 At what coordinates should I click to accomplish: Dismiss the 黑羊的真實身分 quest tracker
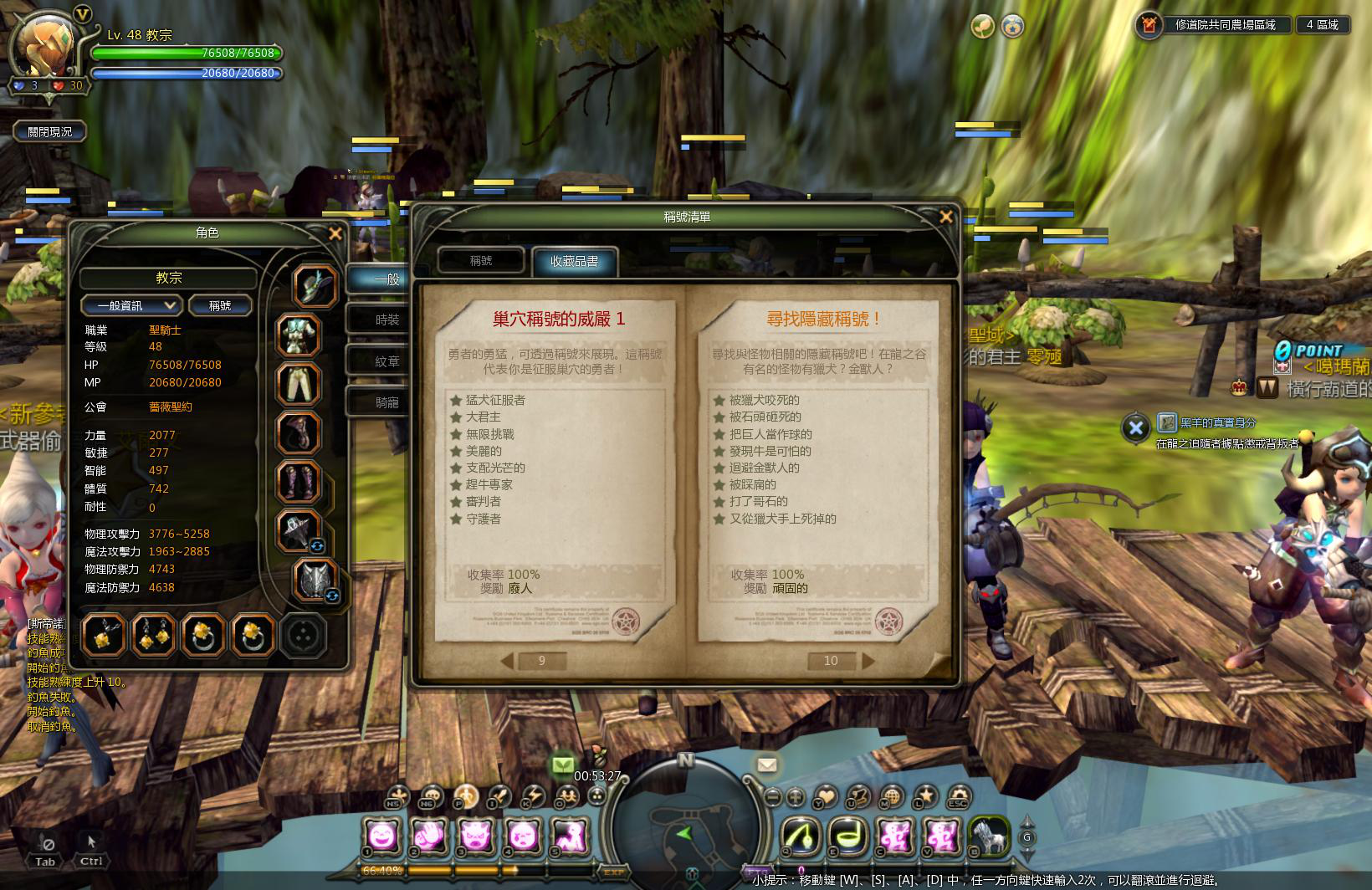coord(1135,428)
